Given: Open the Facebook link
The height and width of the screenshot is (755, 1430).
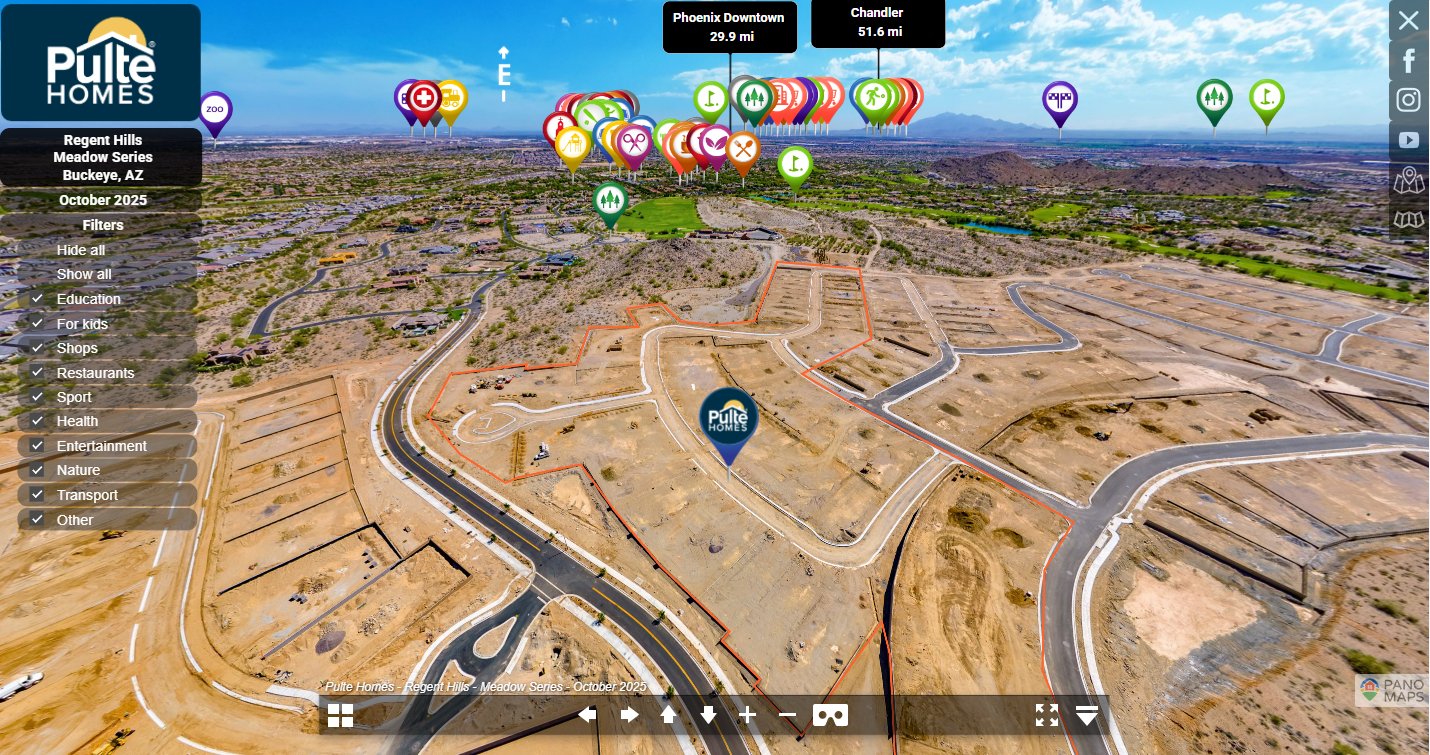Looking at the screenshot, I should [1408, 60].
